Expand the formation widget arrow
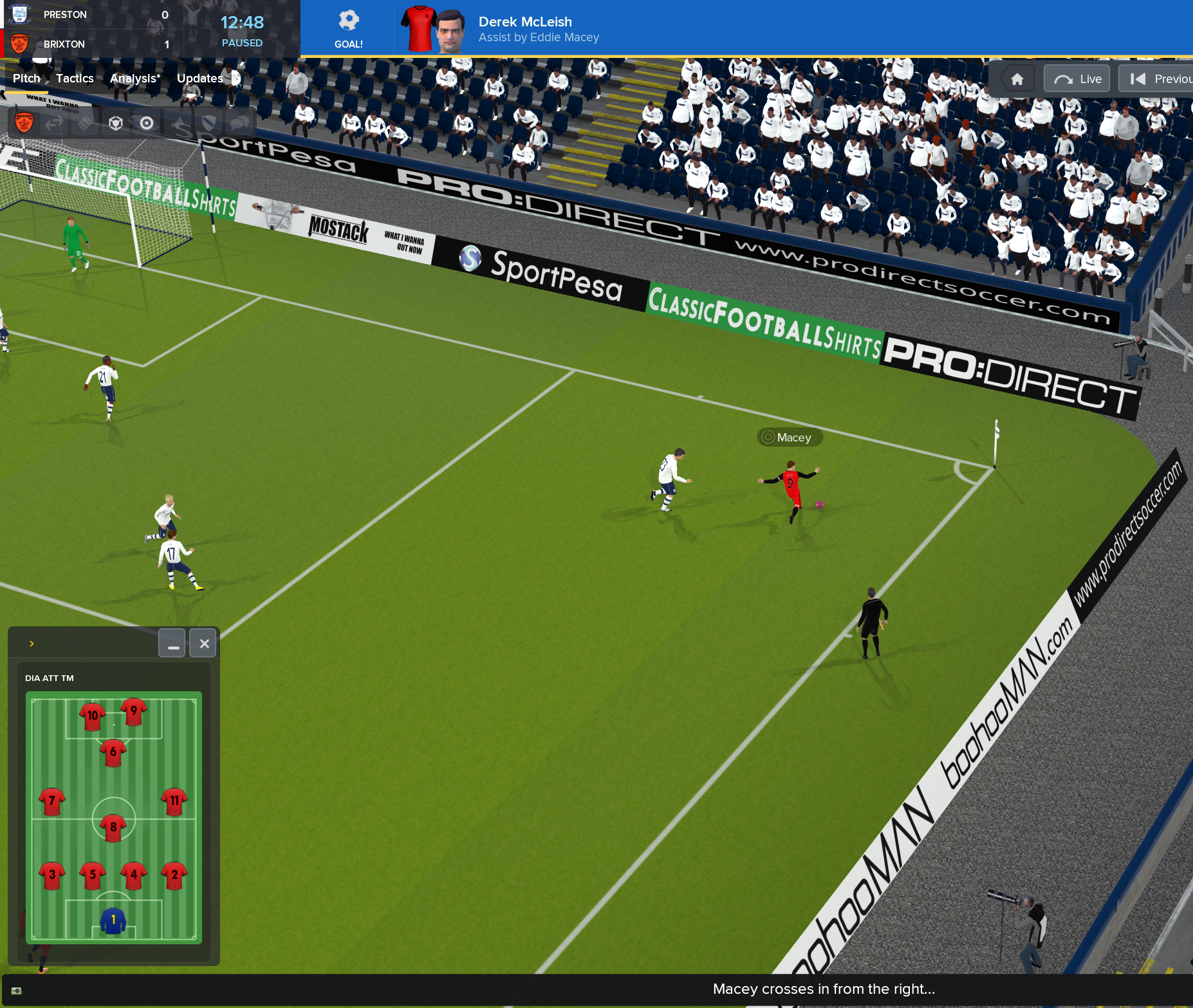This screenshot has width=1193, height=1008. coord(32,643)
